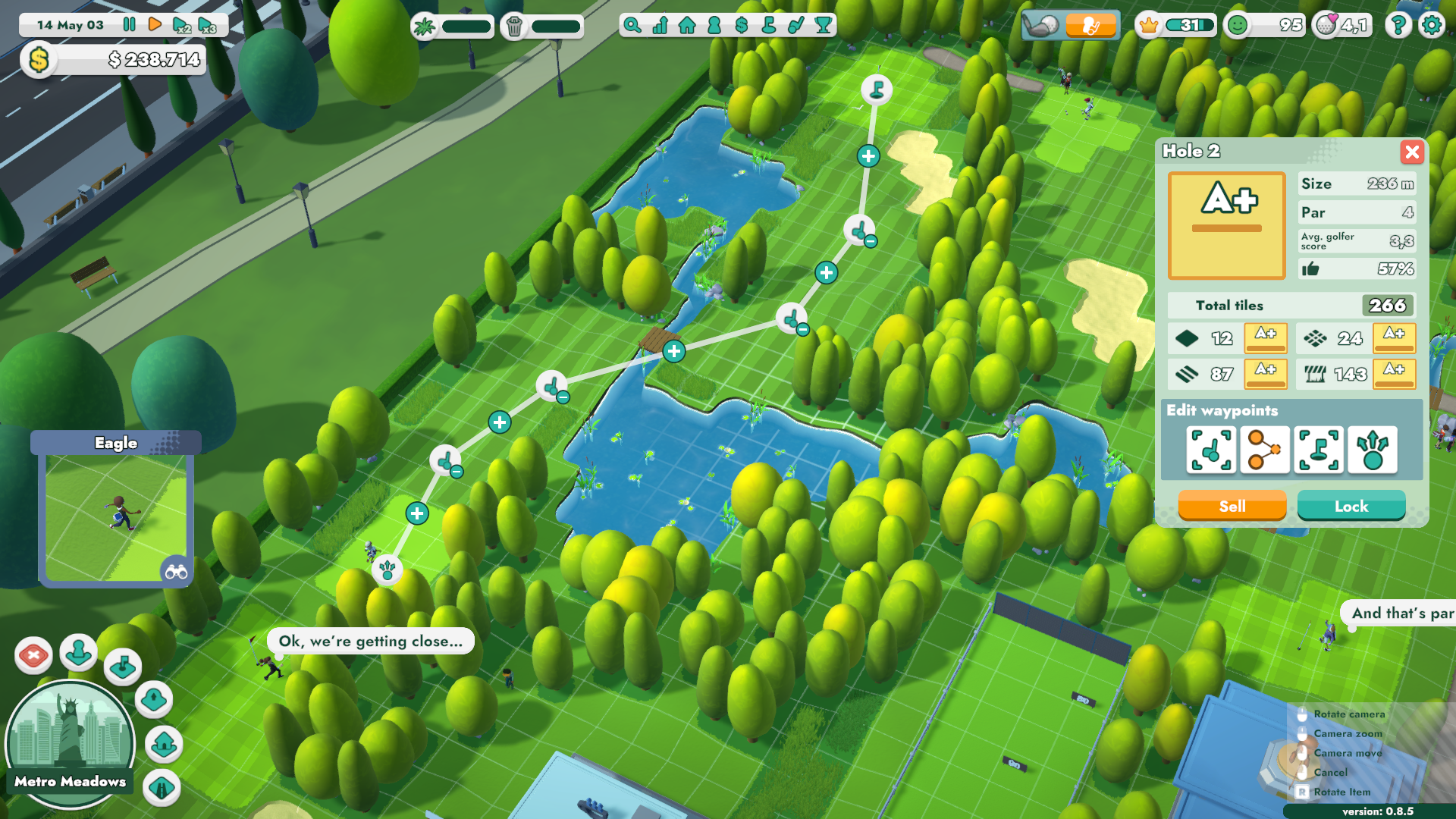
Task: Switch to the orange golfer view mode
Action: pyautogui.click(x=1090, y=26)
